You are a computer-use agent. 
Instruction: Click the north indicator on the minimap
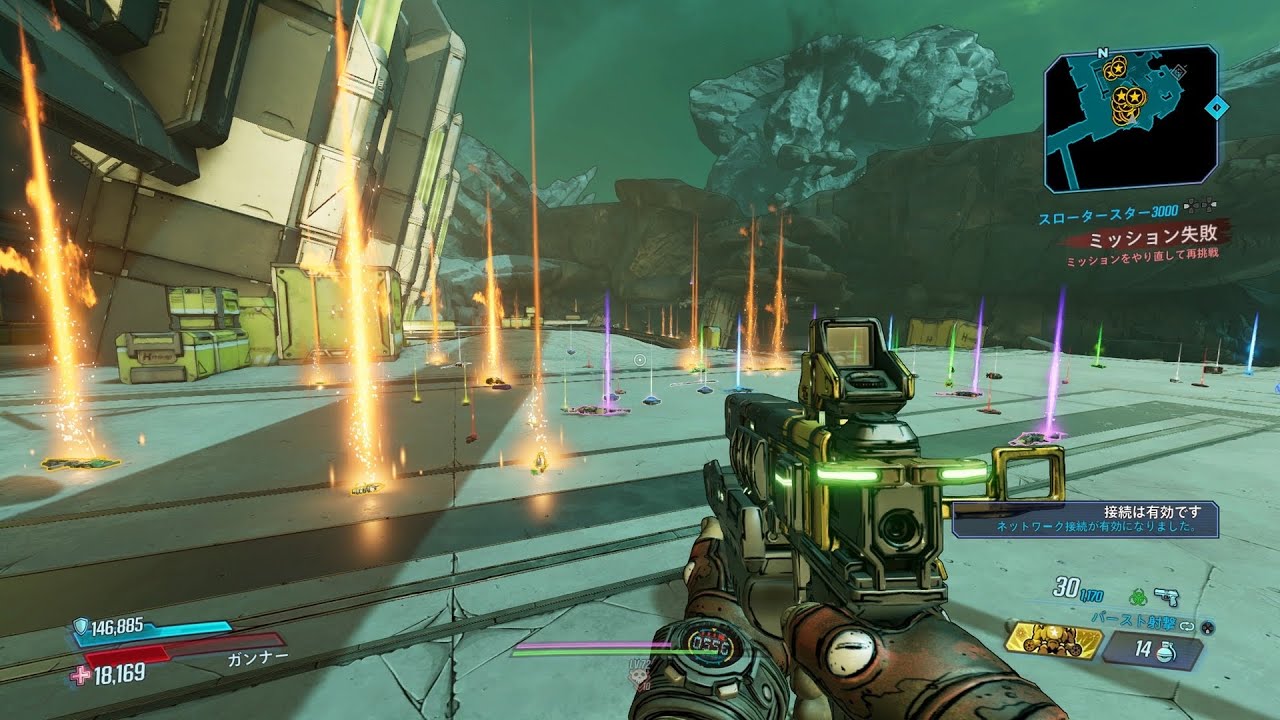click(x=1102, y=53)
